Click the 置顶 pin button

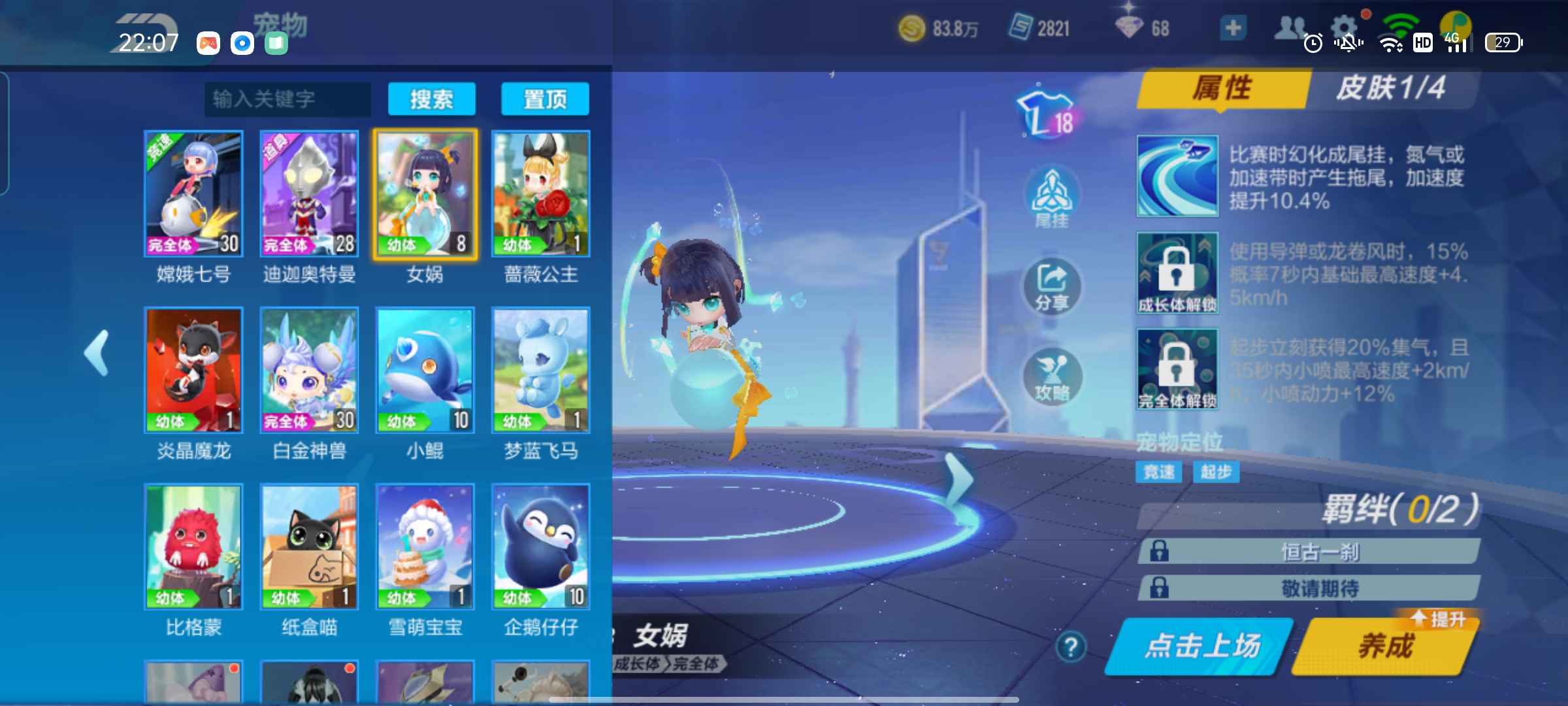(546, 99)
